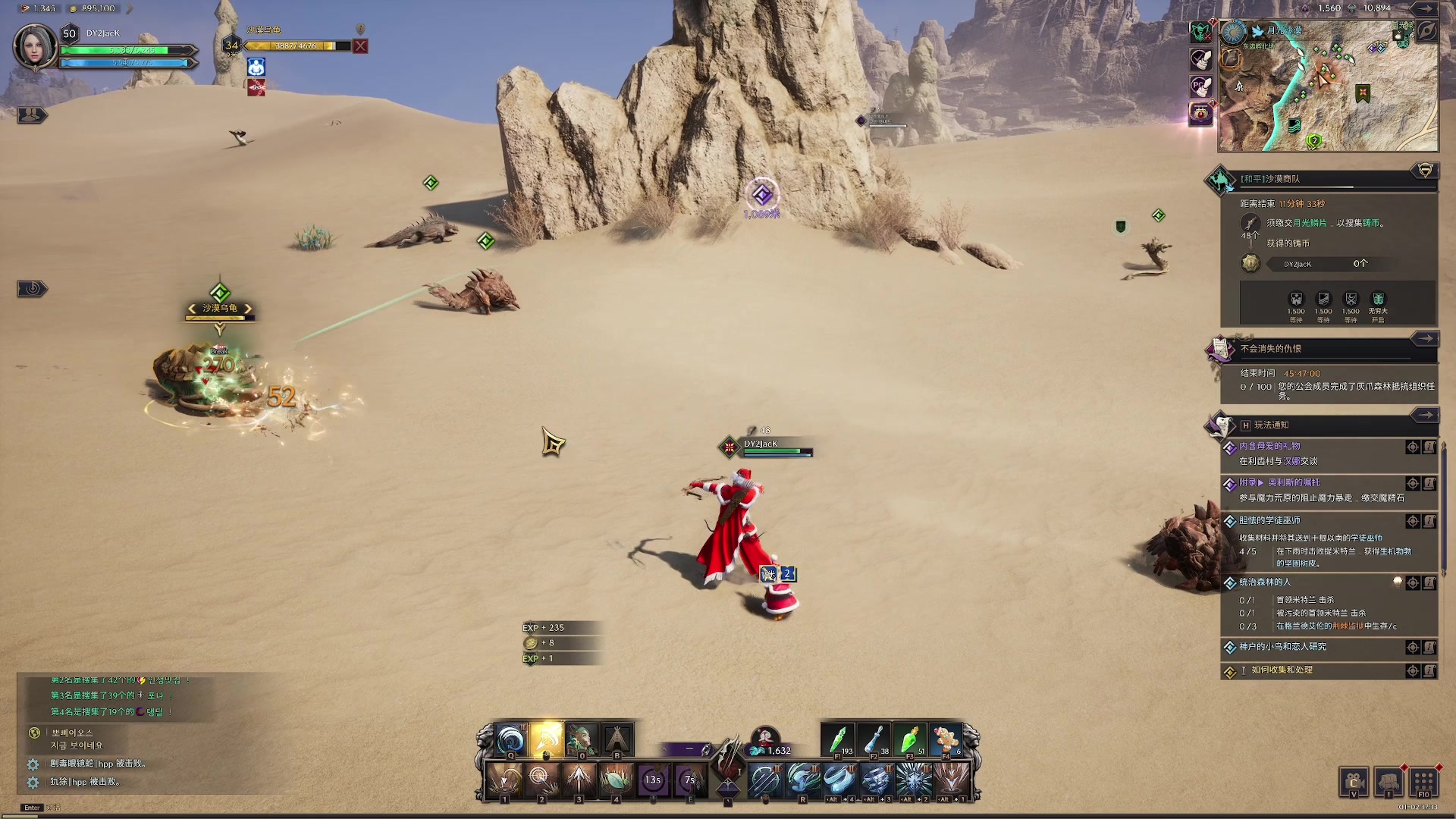
Task: Use the green crystal potion in F1
Action: tap(839, 741)
